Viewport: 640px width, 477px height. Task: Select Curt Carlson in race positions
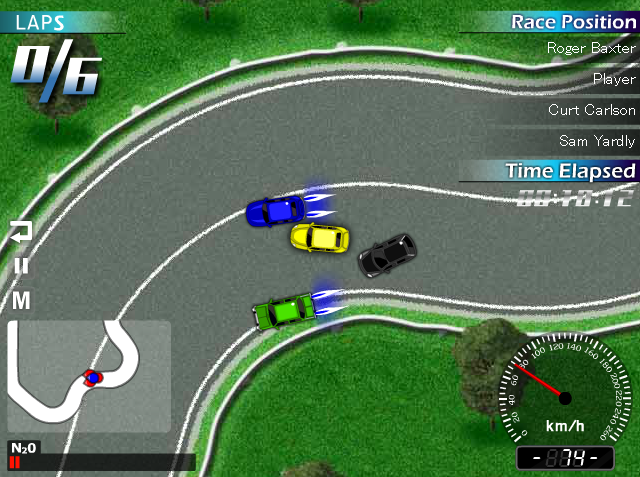point(591,110)
